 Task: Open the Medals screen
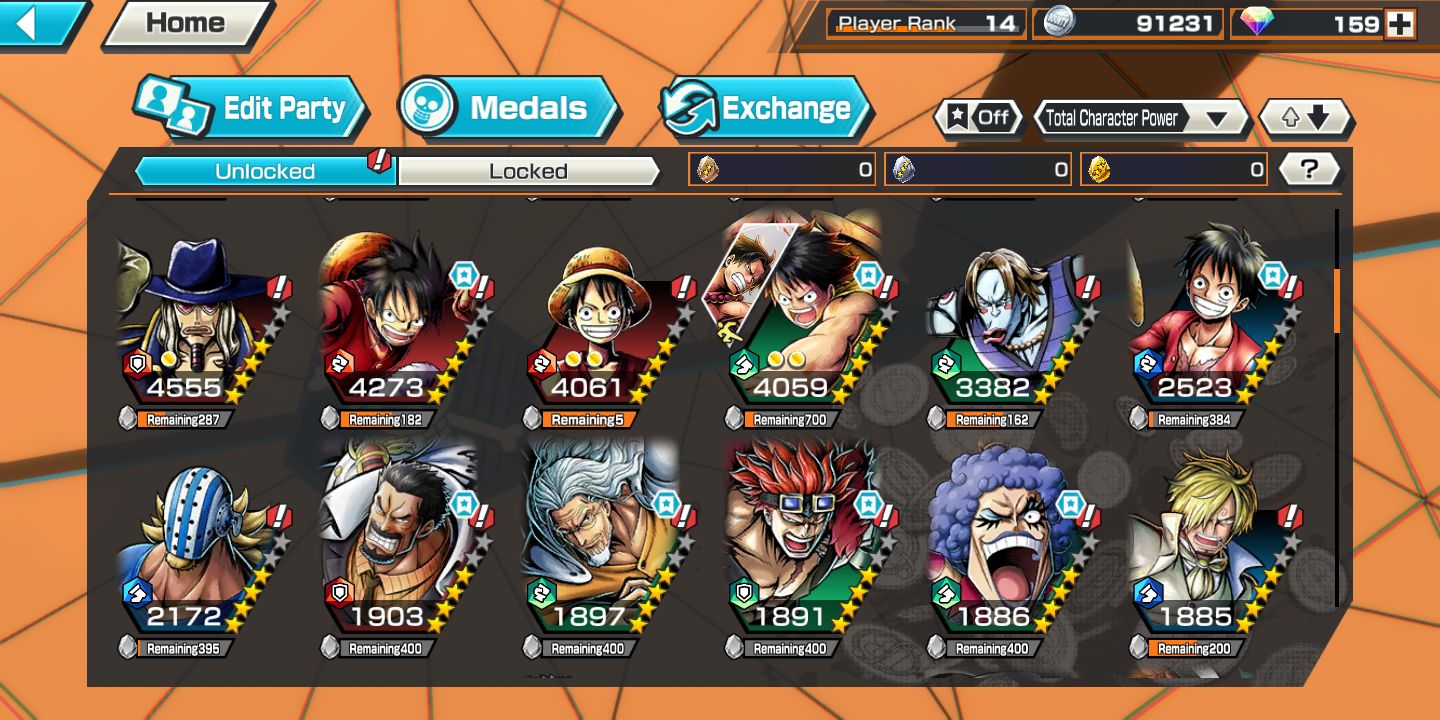pyautogui.click(x=508, y=108)
